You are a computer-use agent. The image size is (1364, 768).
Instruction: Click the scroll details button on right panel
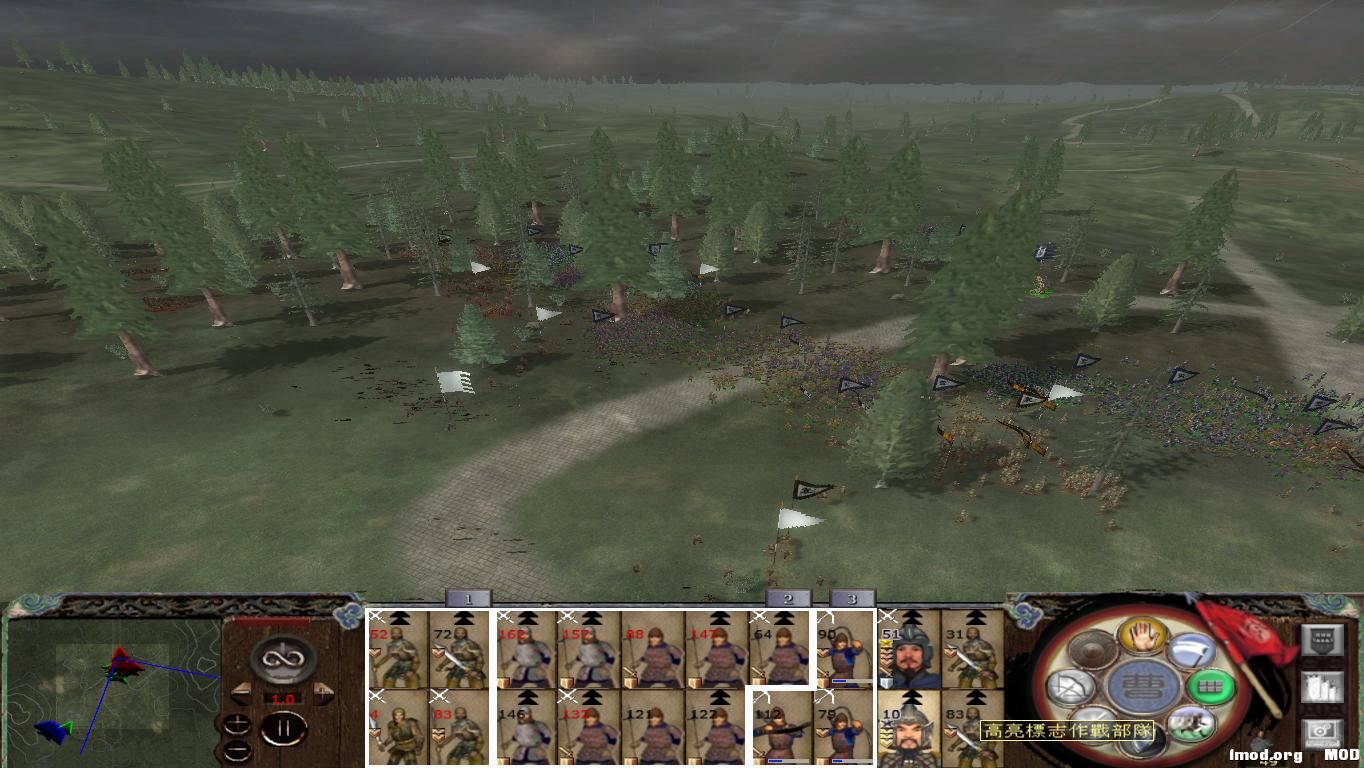click(1322, 686)
